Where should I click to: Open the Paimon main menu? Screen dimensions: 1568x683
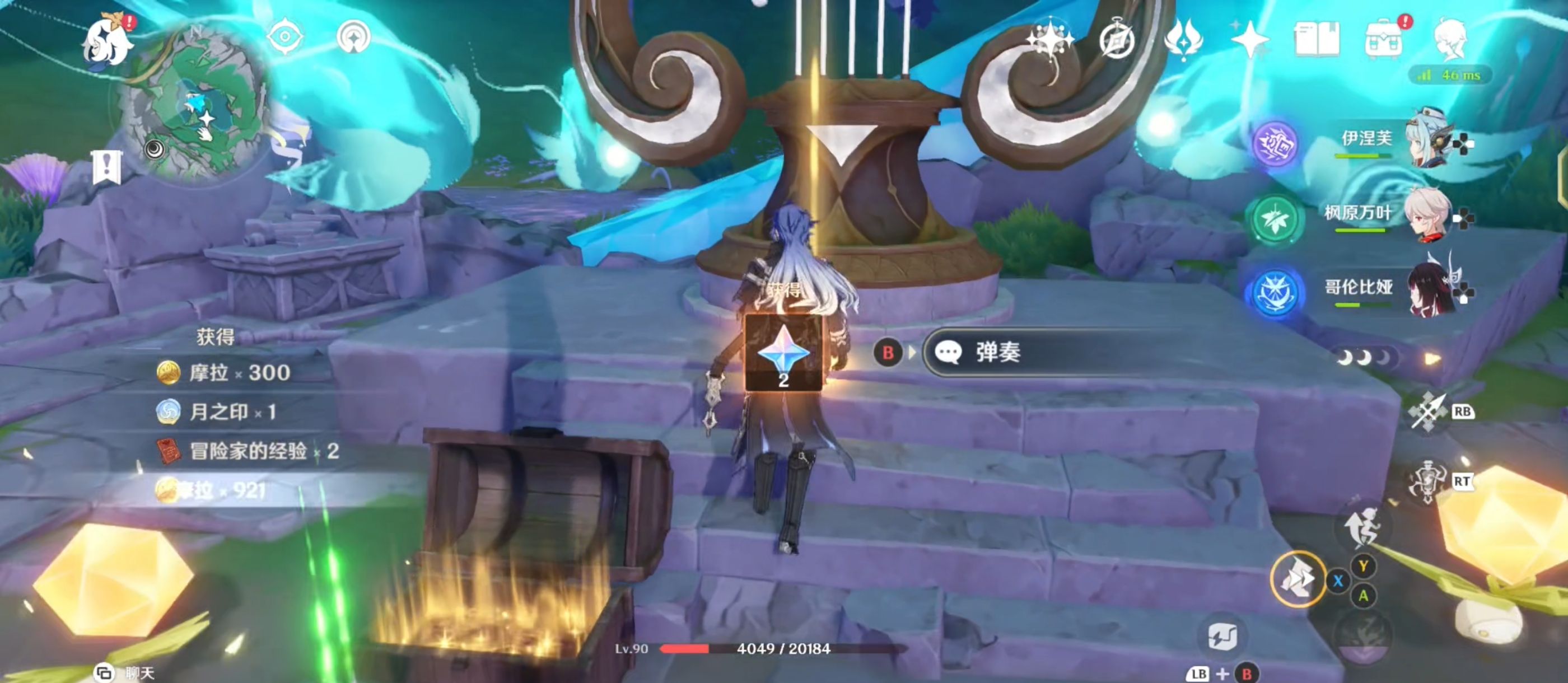pos(108,41)
